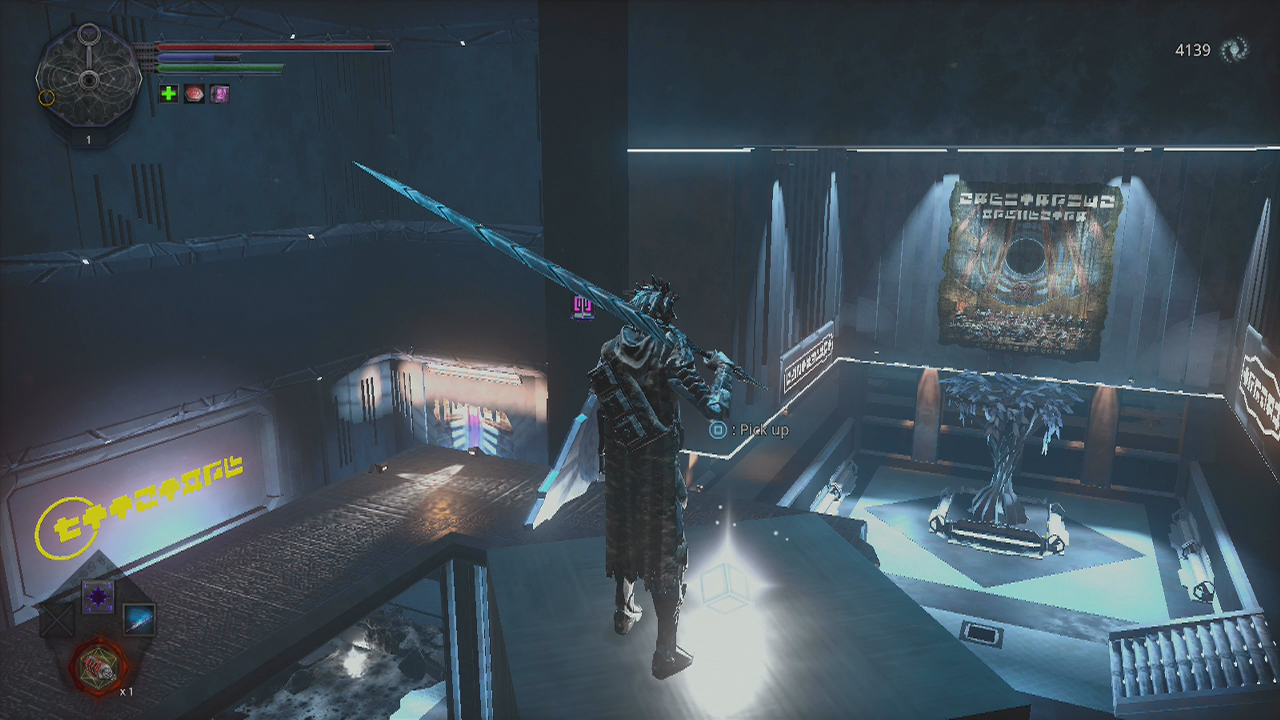
Task: Select the blue sword weapon slot icon
Action: (x=140, y=620)
